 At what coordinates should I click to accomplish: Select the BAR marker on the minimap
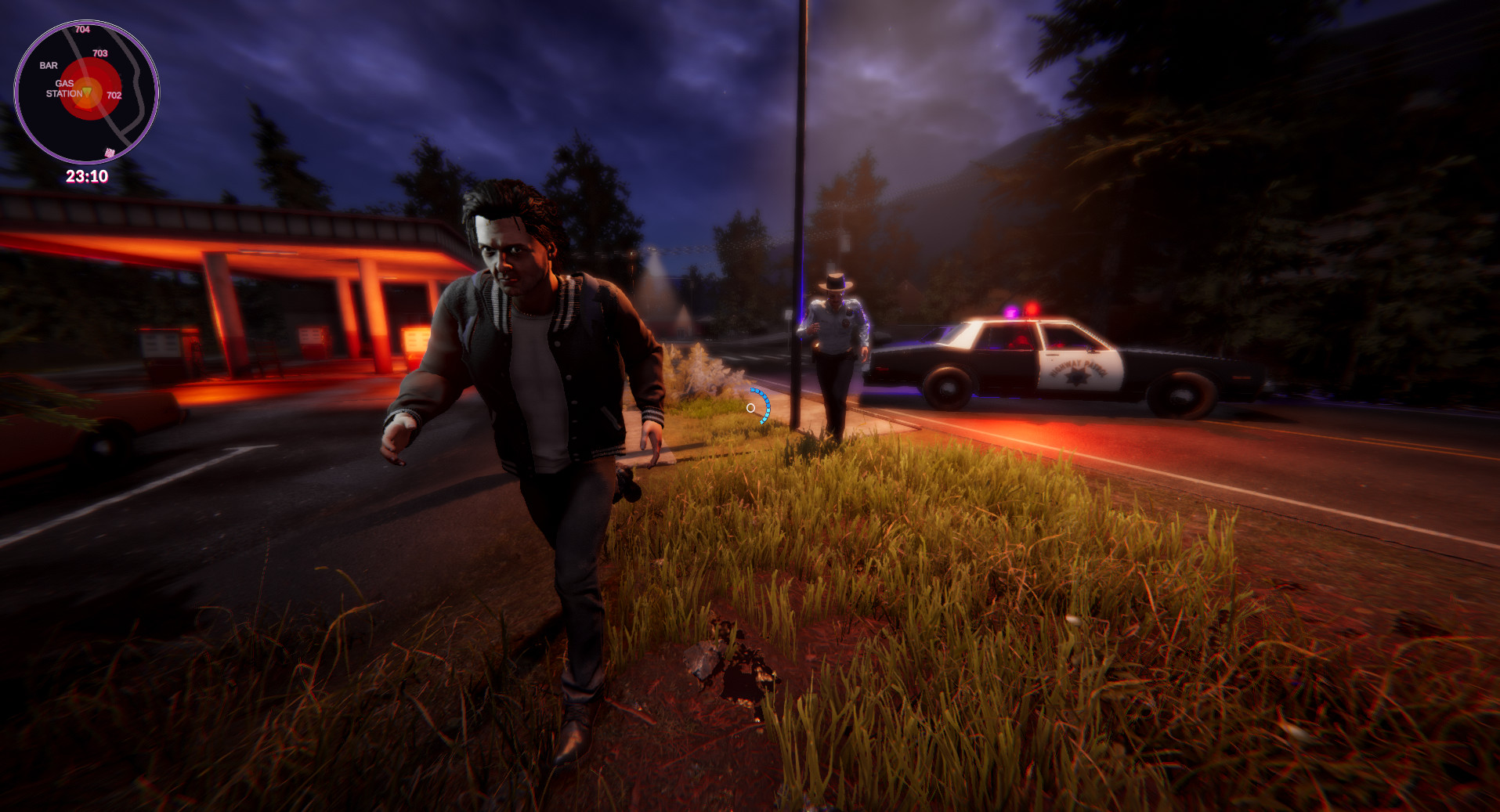coord(48,66)
